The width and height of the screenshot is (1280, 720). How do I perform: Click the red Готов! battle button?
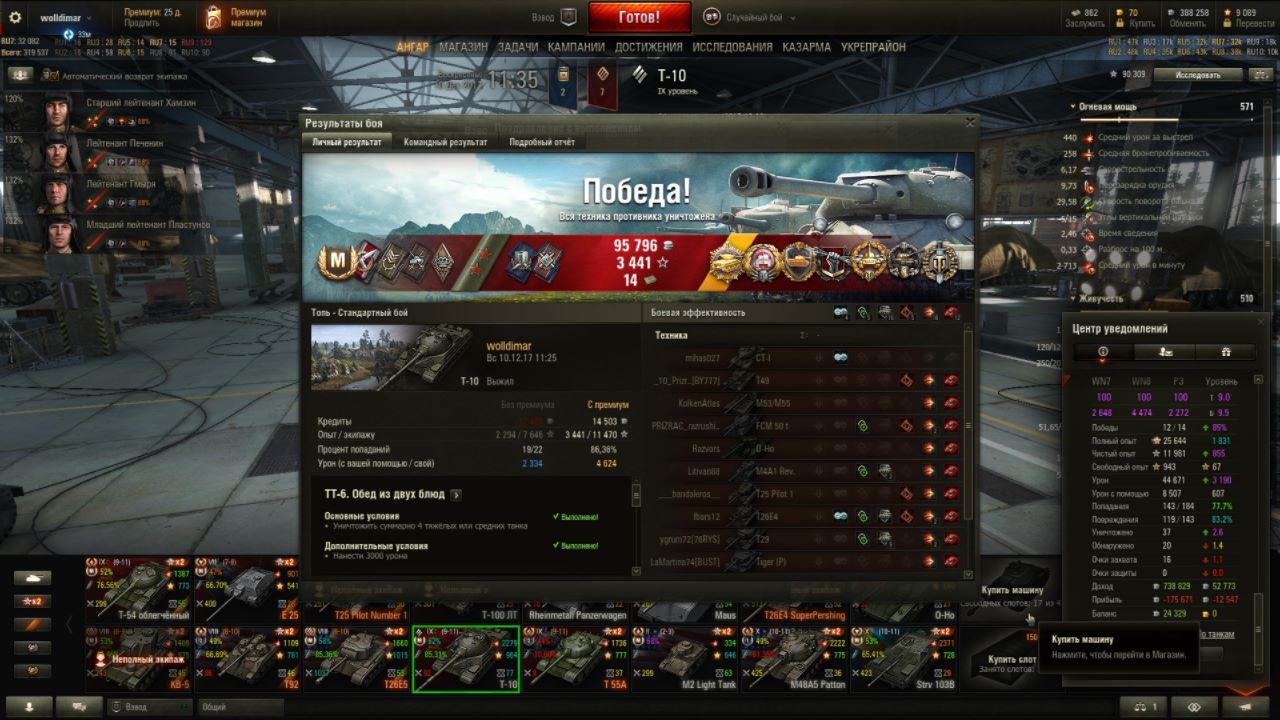click(639, 17)
